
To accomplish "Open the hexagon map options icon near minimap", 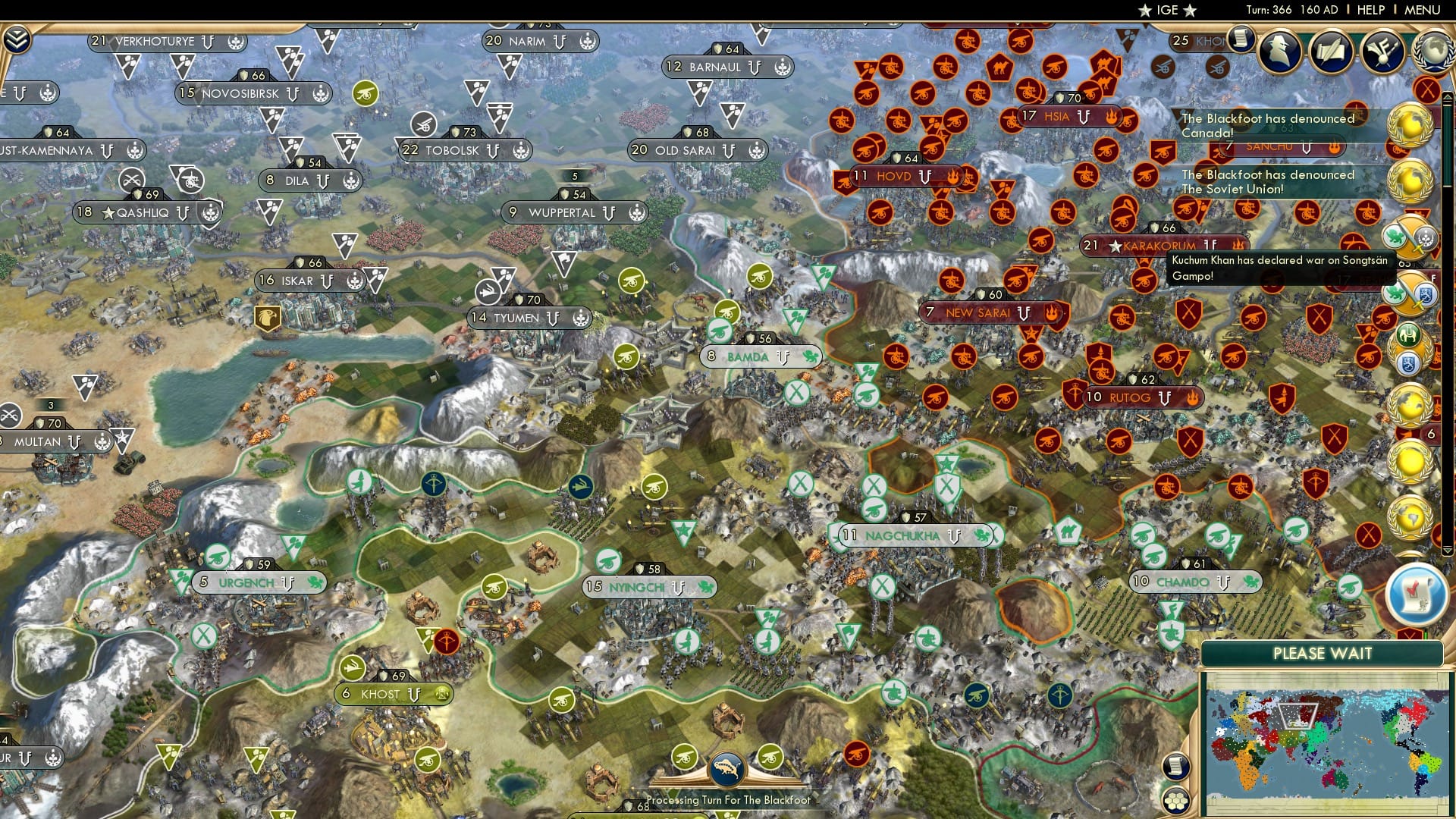I will tap(1176, 801).
